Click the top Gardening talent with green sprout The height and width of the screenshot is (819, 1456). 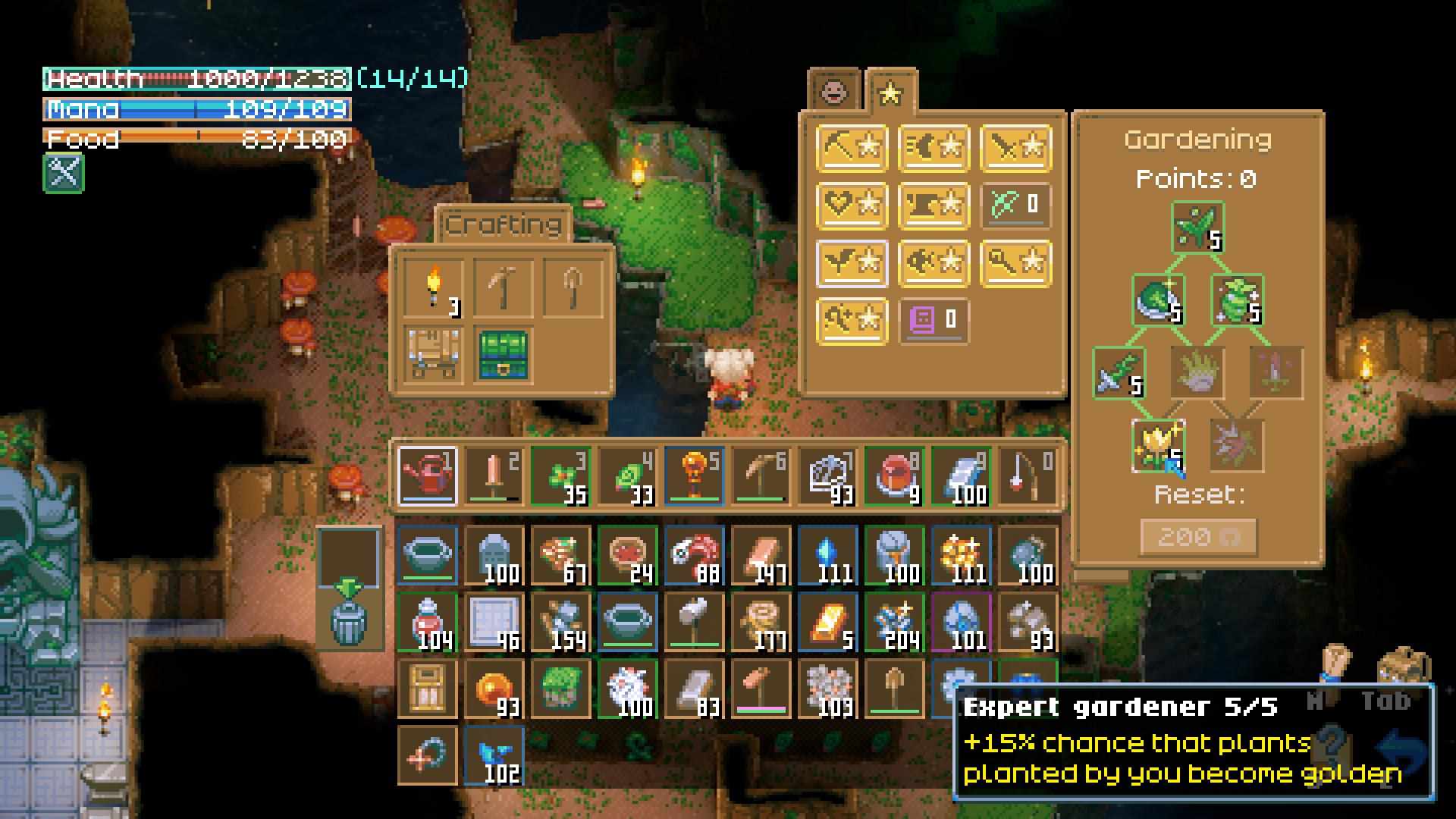[x=1197, y=226]
